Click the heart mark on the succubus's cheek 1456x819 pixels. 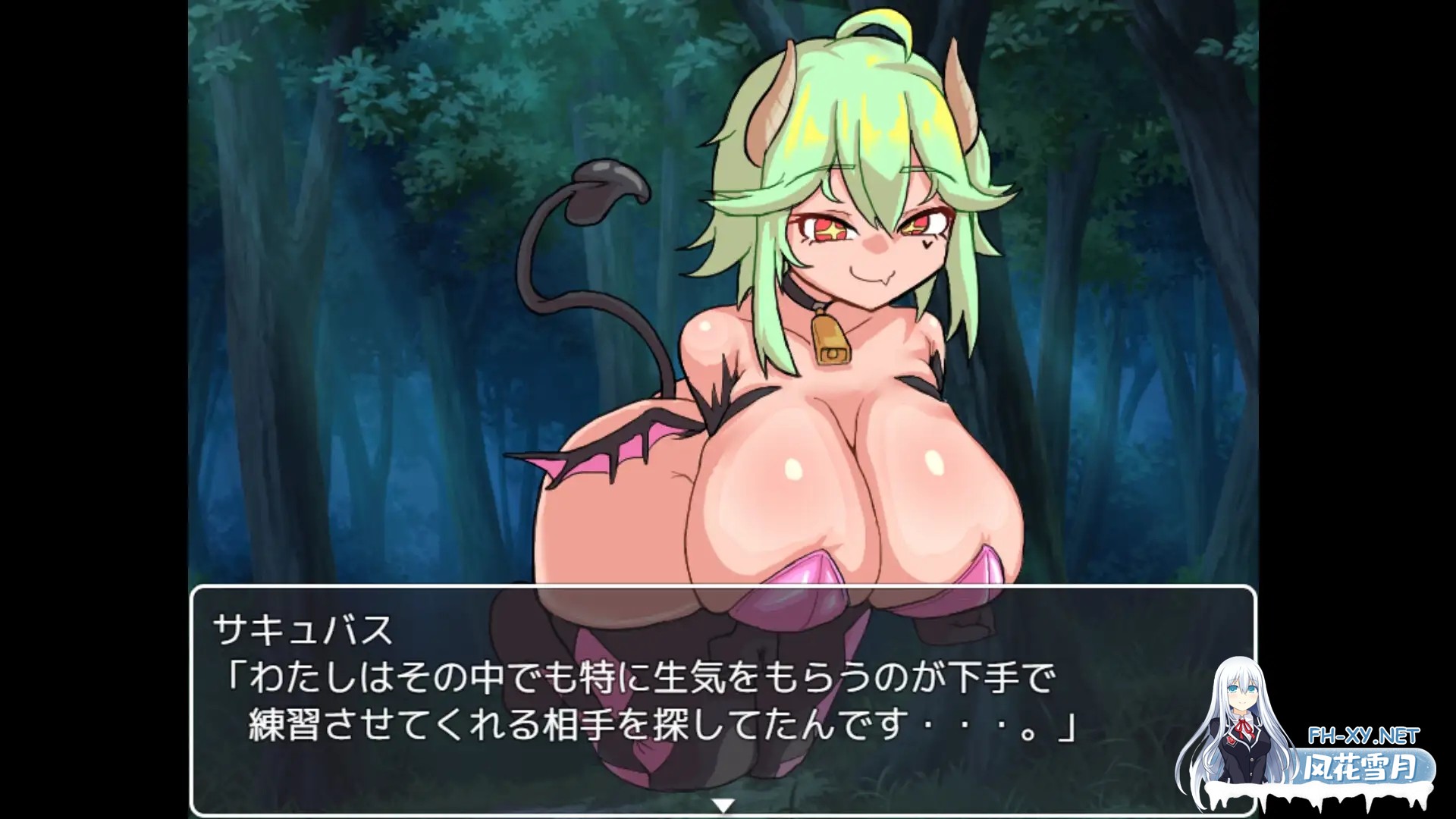point(927,243)
